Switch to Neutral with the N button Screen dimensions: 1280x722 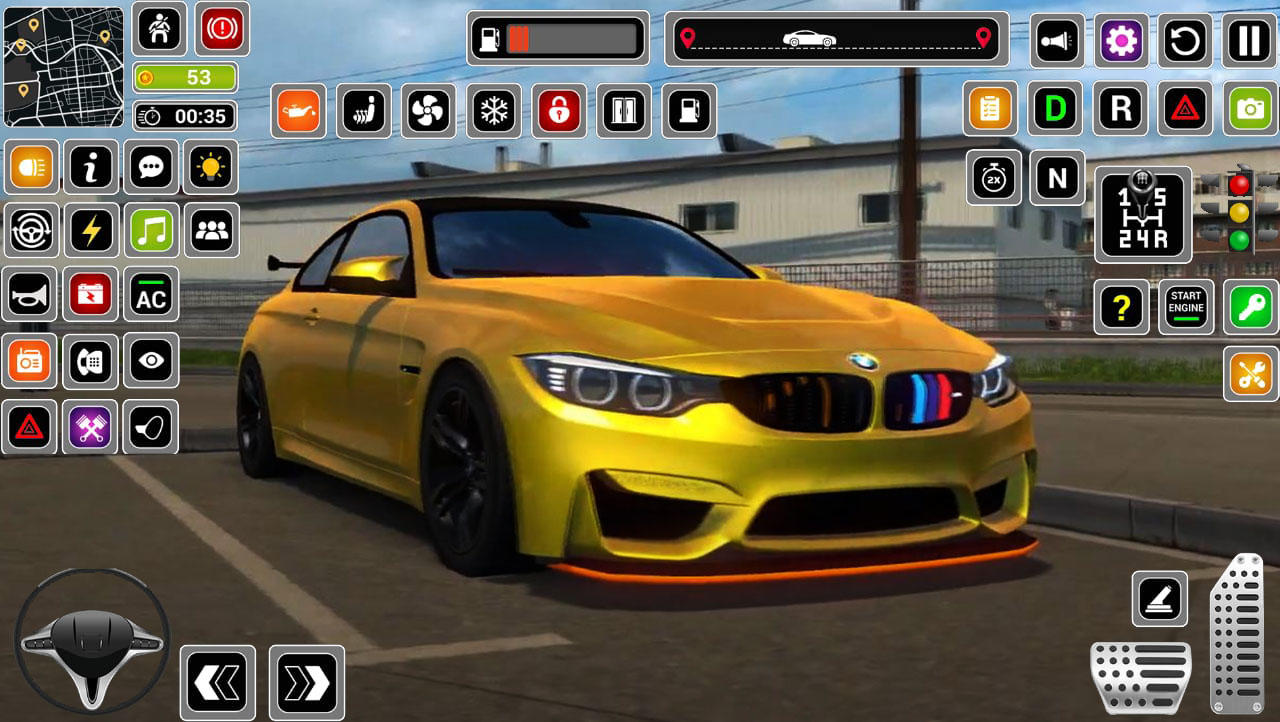(x=1057, y=178)
